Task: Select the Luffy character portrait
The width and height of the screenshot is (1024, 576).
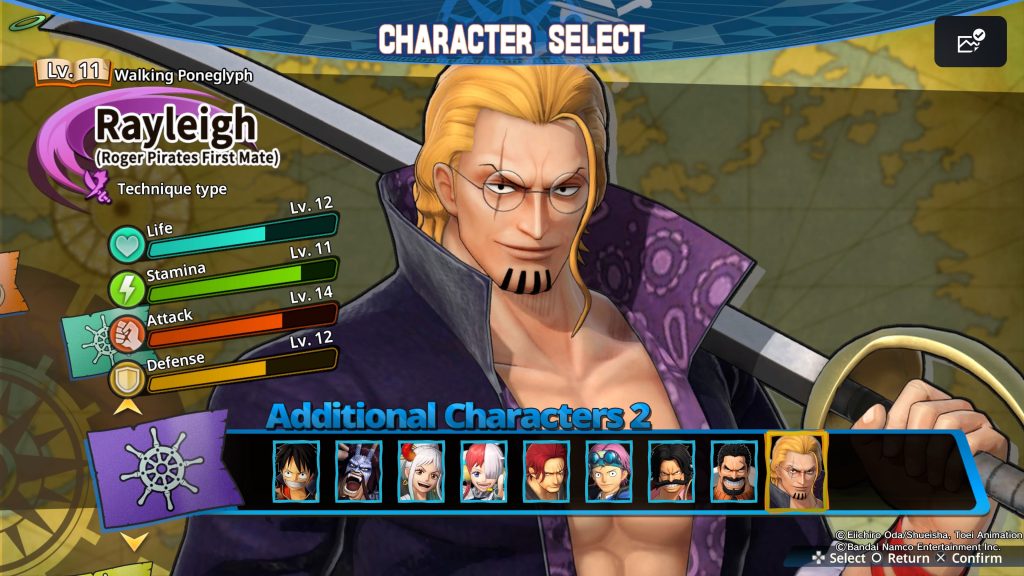Action: tap(296, 471)
